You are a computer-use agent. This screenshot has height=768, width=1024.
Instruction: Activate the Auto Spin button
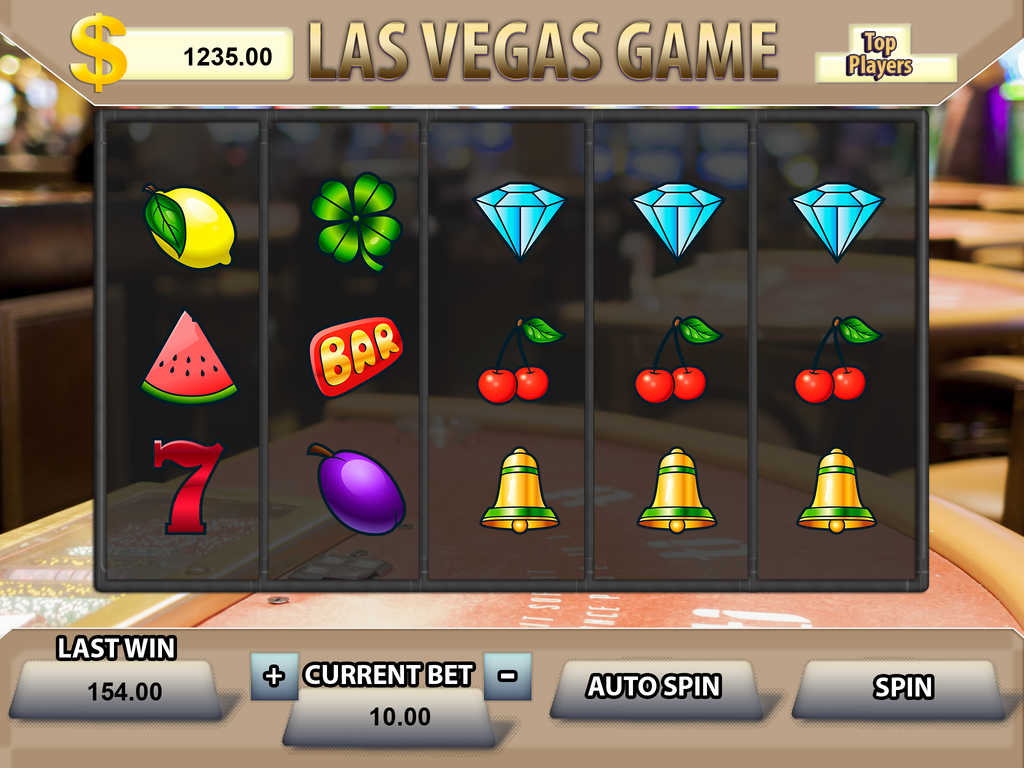(x=653, y=687)
